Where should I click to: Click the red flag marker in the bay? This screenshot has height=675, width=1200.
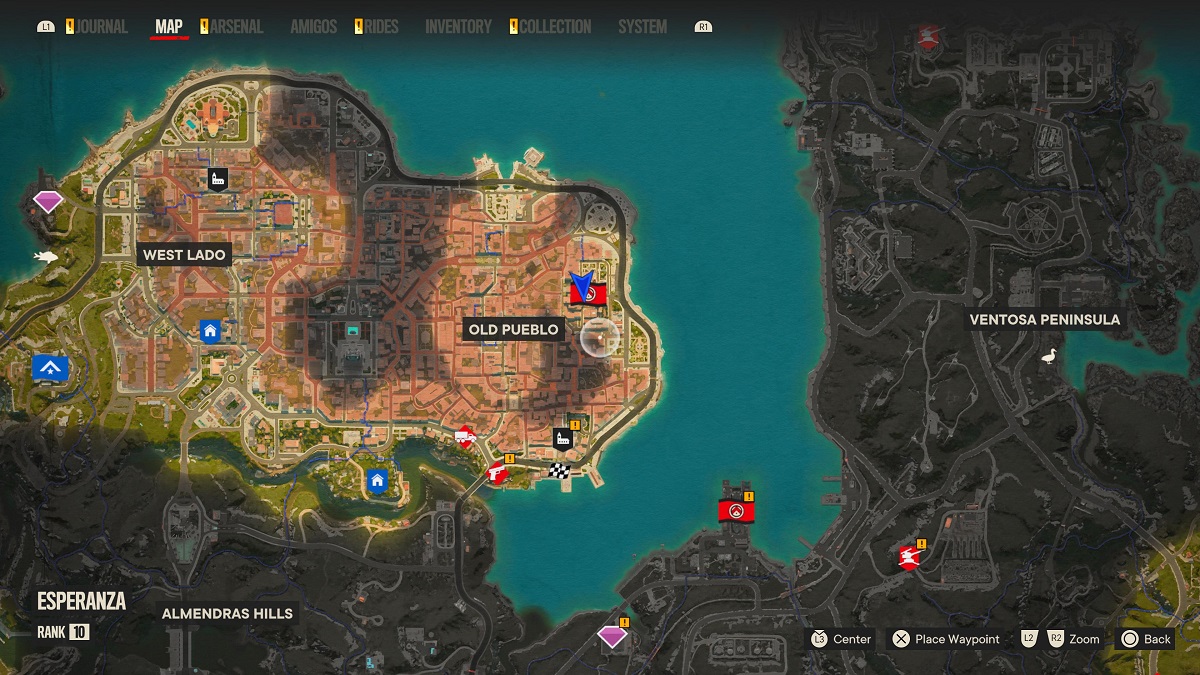pos(736,511)
